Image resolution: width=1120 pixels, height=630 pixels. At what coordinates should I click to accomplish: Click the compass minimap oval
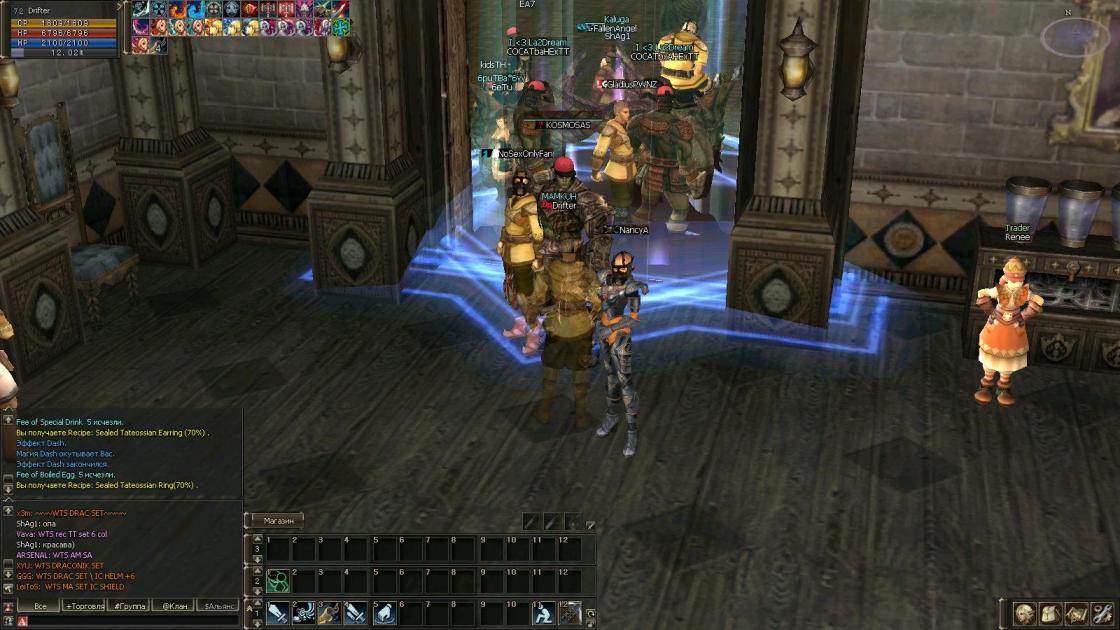[1075, 37]
